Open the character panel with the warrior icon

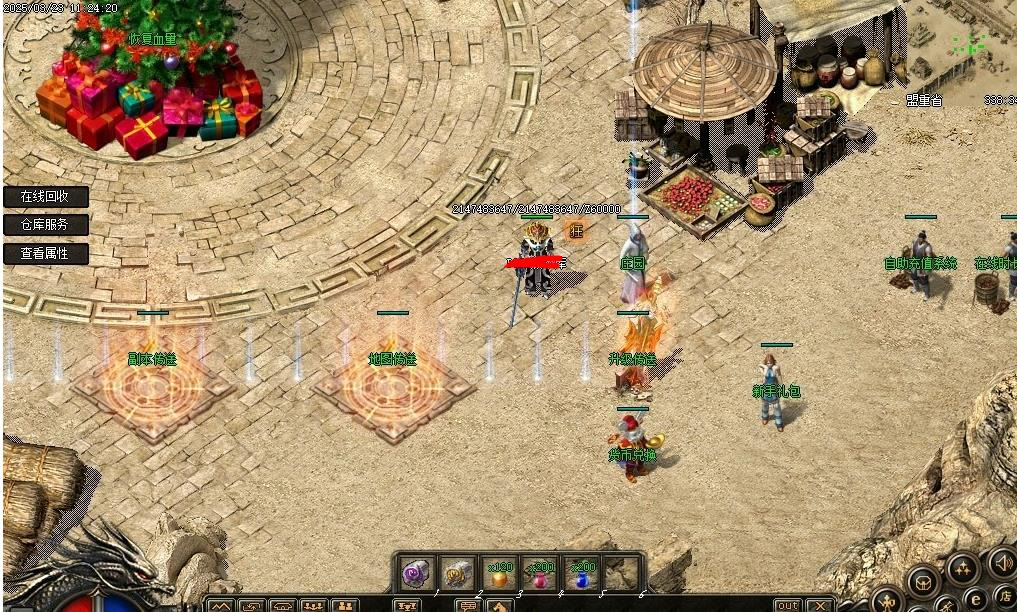[x=888, y=600]
